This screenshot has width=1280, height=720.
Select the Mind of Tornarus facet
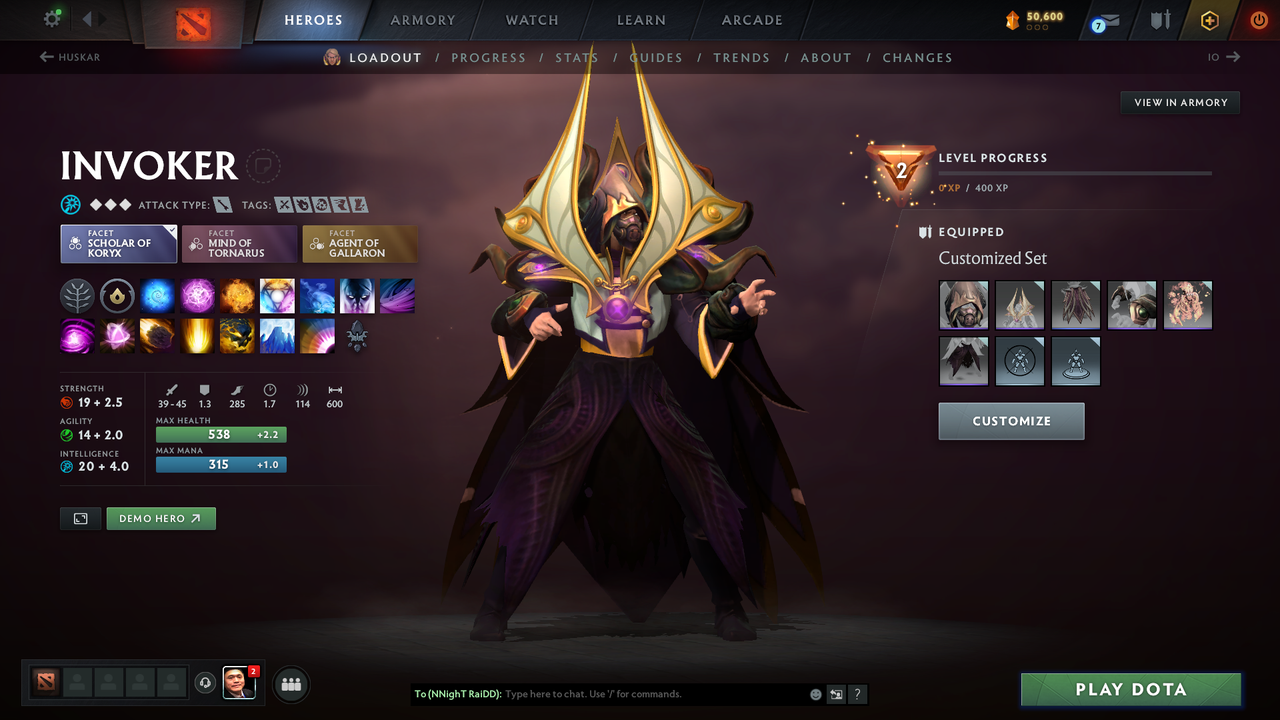point(239,243)
